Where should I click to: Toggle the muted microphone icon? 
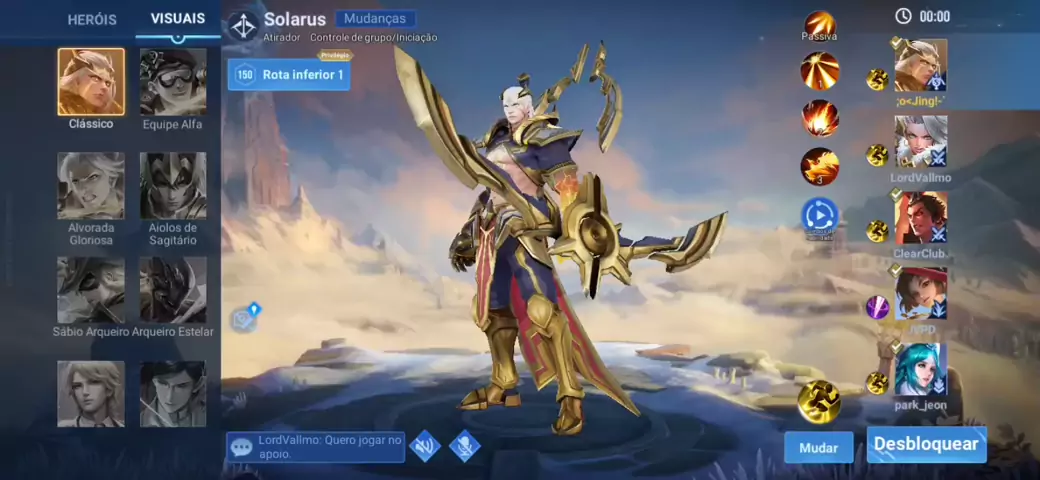[465, 446]
